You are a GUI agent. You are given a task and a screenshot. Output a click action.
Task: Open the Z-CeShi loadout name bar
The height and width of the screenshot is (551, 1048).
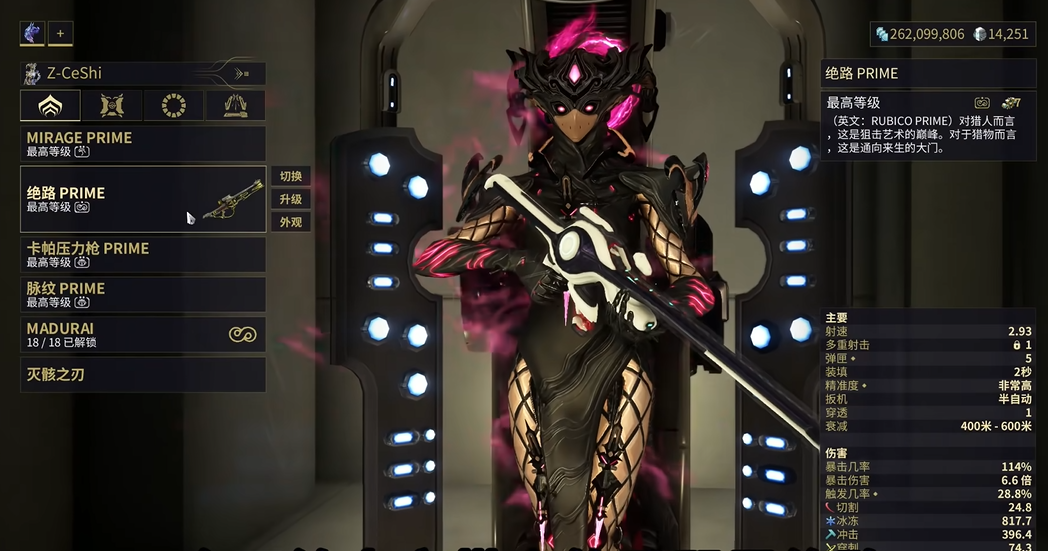143,73
